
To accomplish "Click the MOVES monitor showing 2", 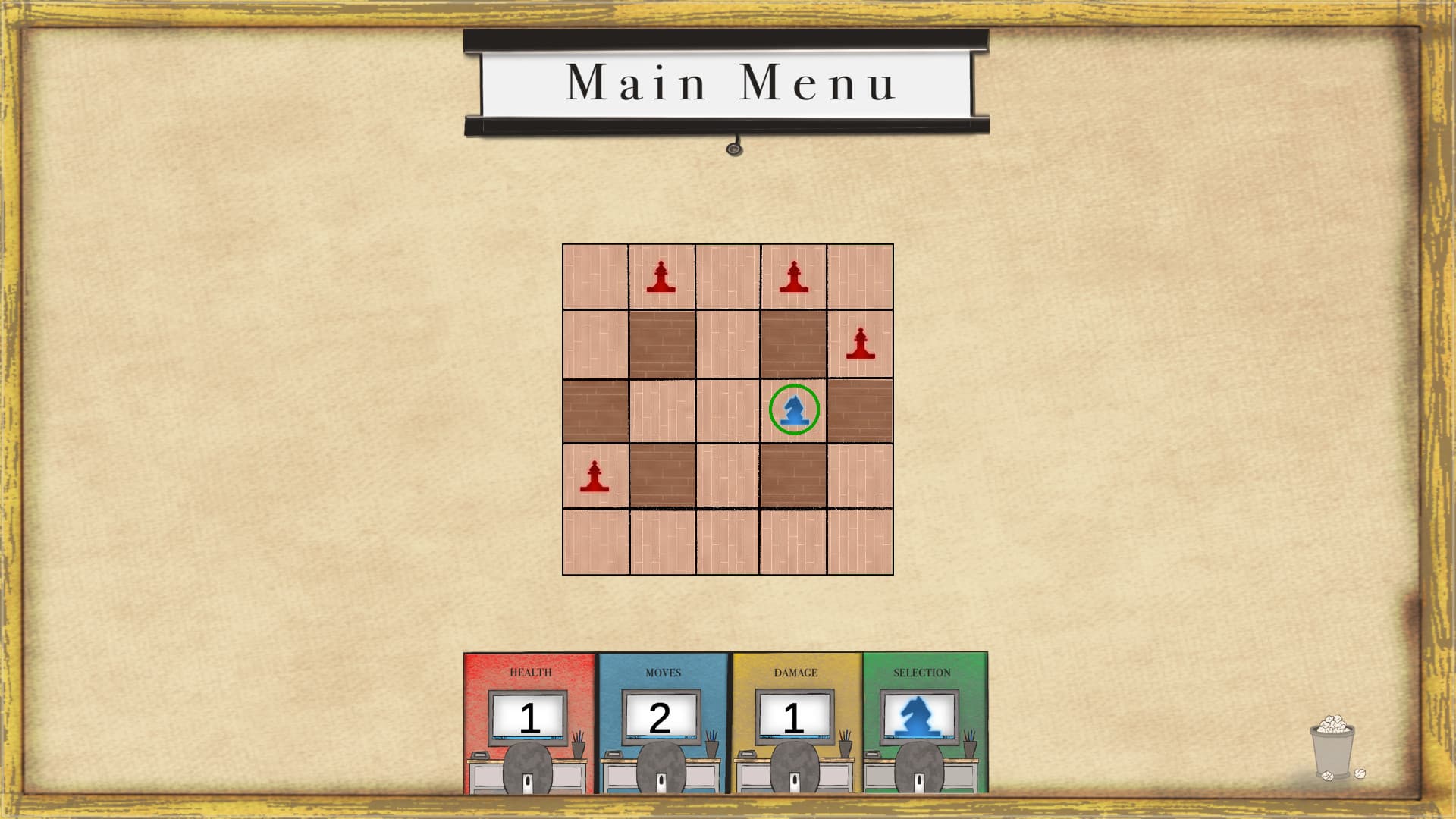I will [x=661, y=715].
